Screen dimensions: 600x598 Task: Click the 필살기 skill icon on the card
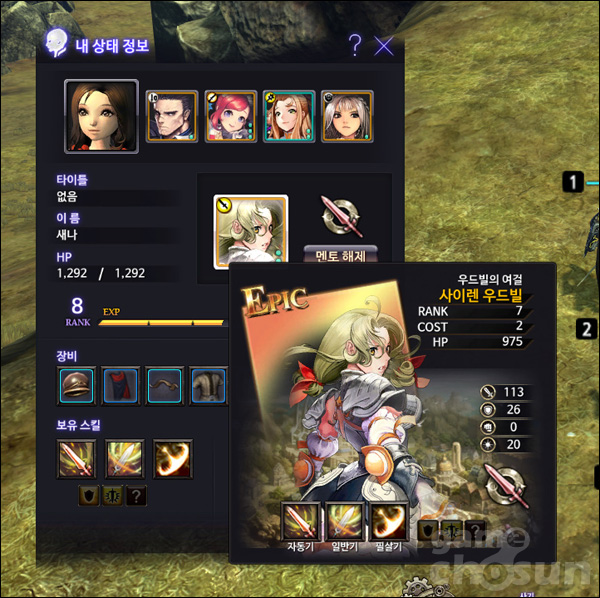click(390, 522)
